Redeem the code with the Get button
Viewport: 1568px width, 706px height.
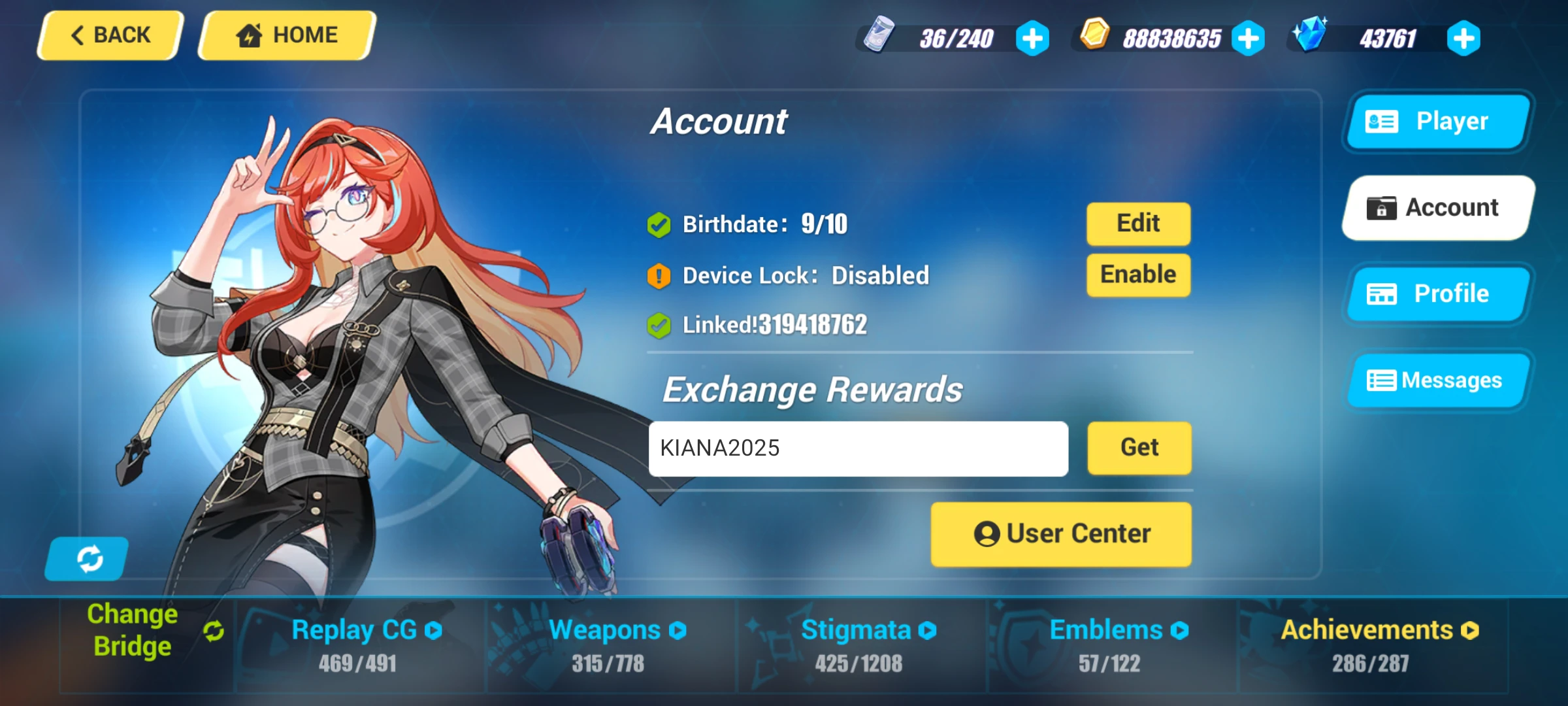pyautogui.click(x=1138, y=447)
